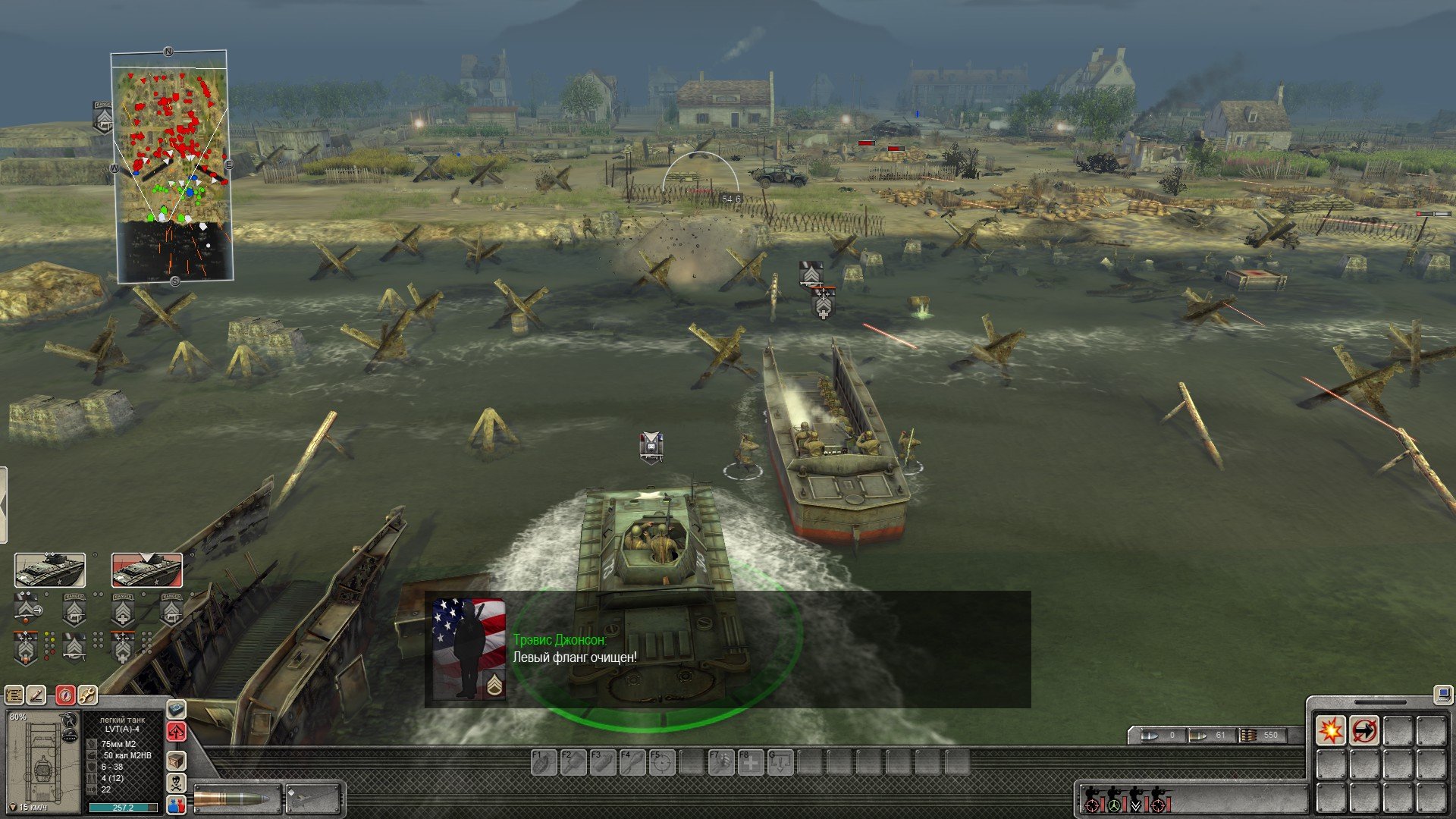Activate the explosion attack command
The width and height of the screenshot is (1456, 819).
pos(1331,731)
